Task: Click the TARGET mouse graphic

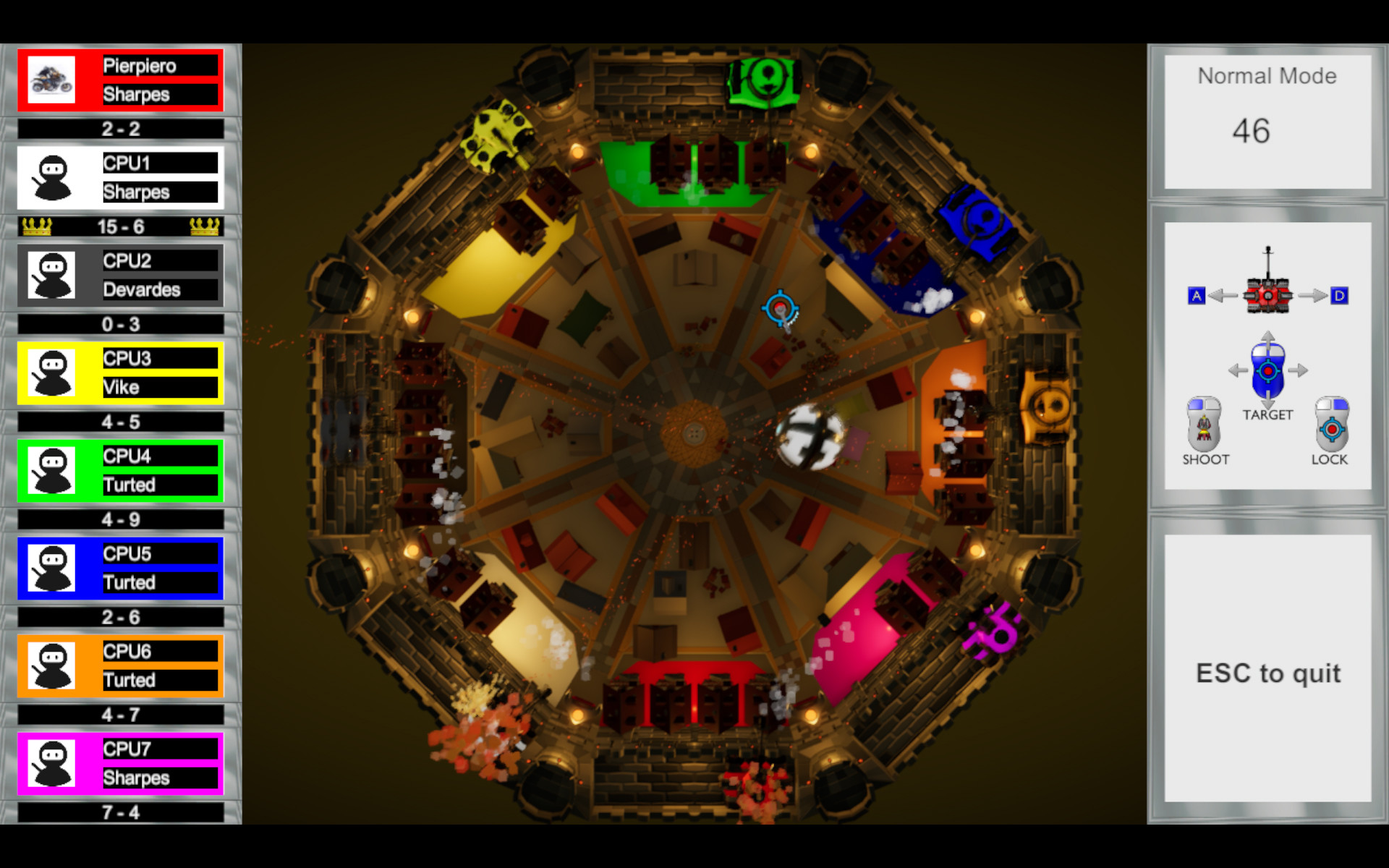Action: tap(1267, 371)
